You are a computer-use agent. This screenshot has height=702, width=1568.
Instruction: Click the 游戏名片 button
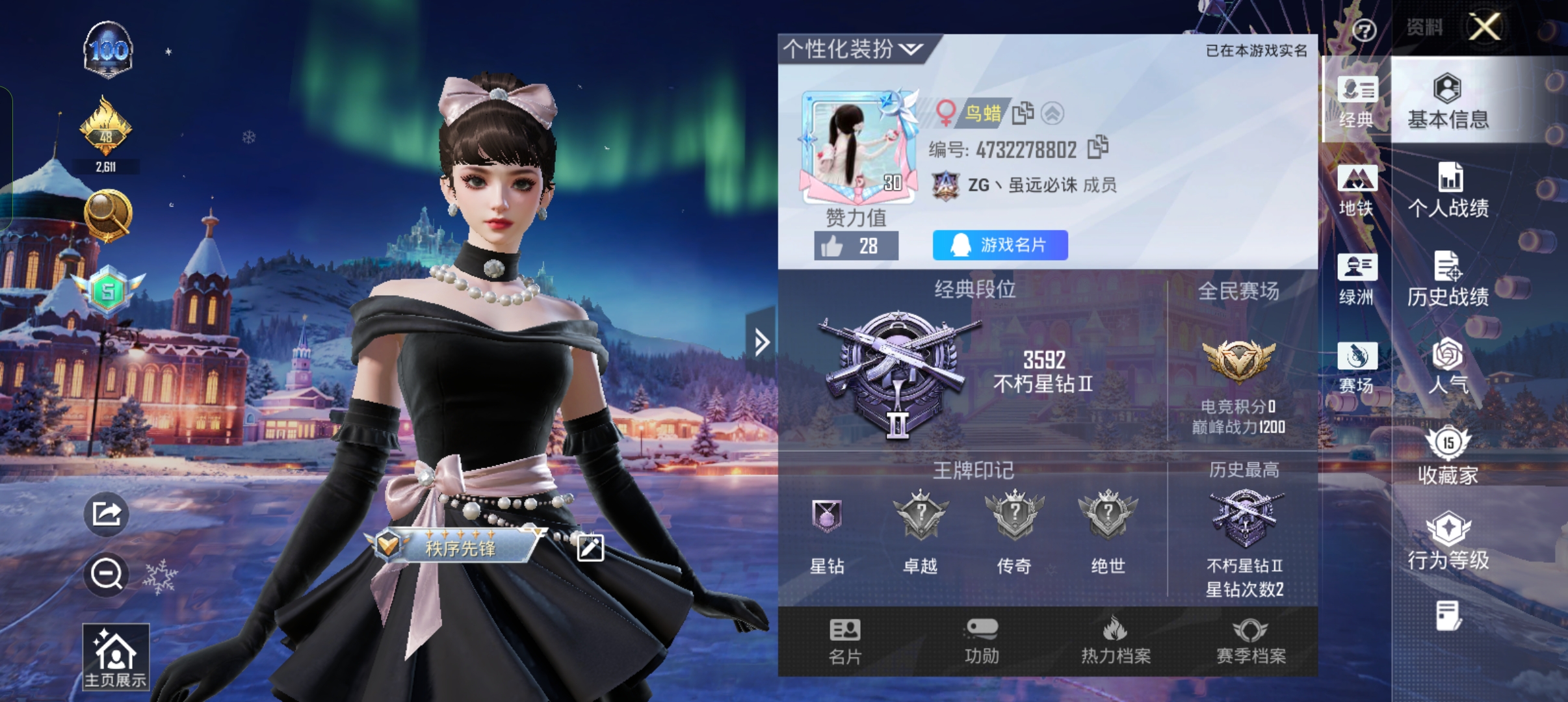point(999,244)
